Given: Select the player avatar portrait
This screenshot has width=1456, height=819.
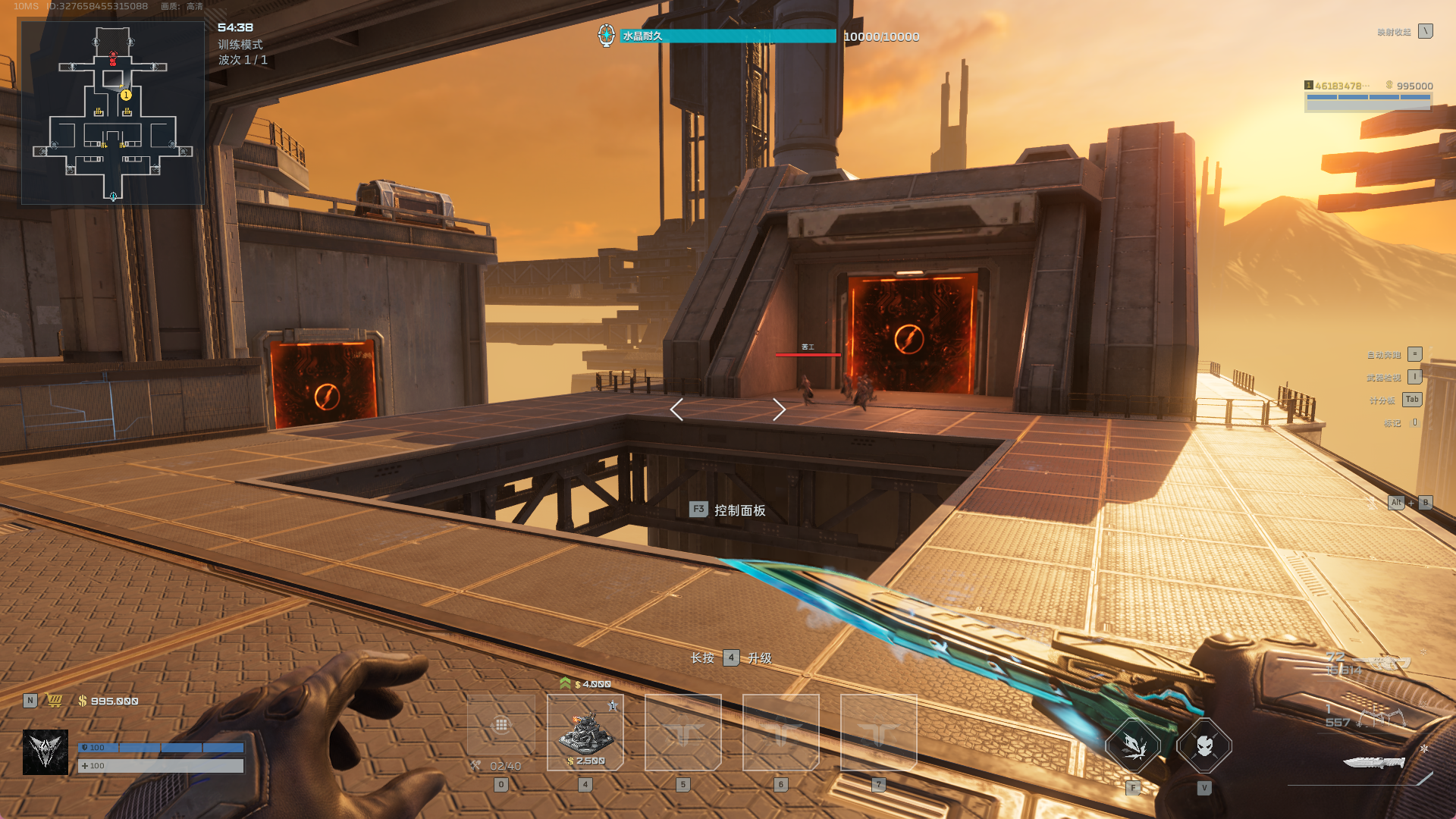Looking at the screenshot, I should point(45,752).
